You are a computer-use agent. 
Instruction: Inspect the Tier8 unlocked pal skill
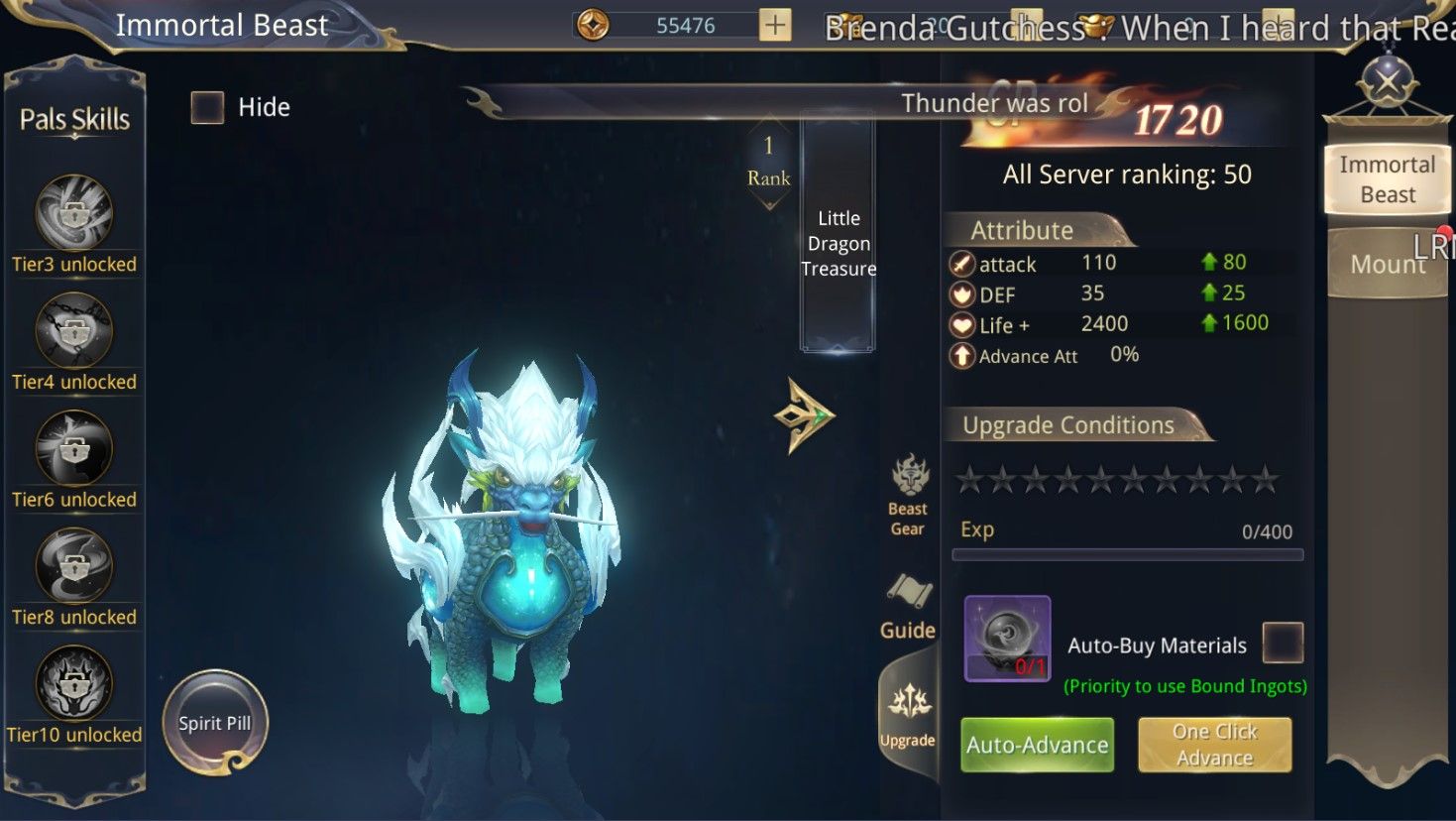74,566
